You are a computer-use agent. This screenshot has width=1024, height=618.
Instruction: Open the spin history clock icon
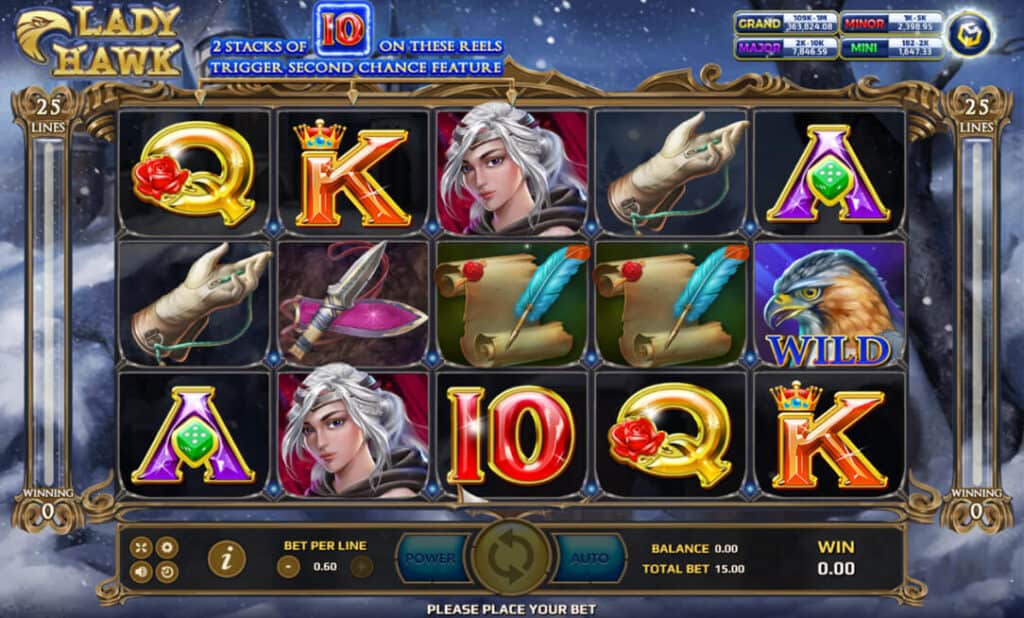click(x=167, y=573)
